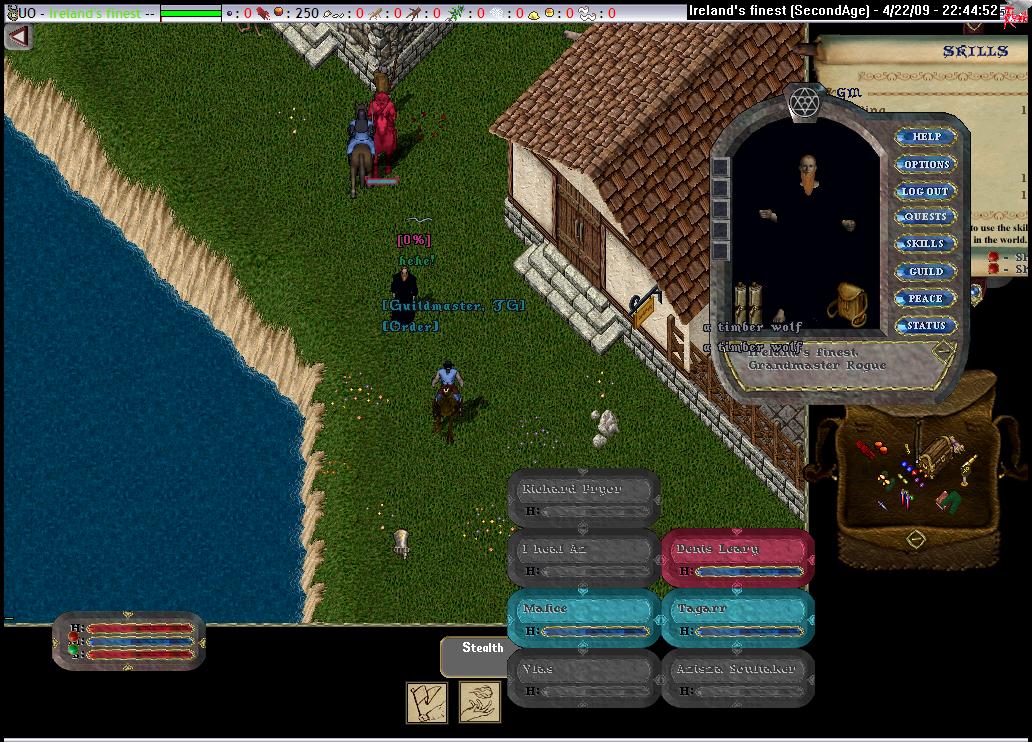Image resolution: width=1032 pixels, height=742 pixels.
Task: Open the character Status window
Action: coord(925,325)
